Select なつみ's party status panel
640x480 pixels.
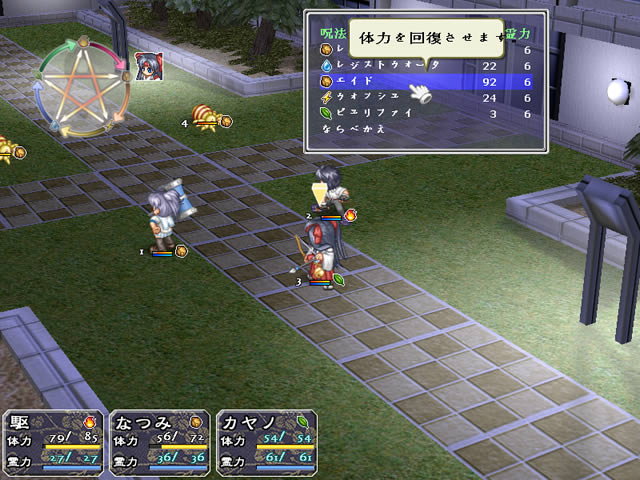point(160,440)
